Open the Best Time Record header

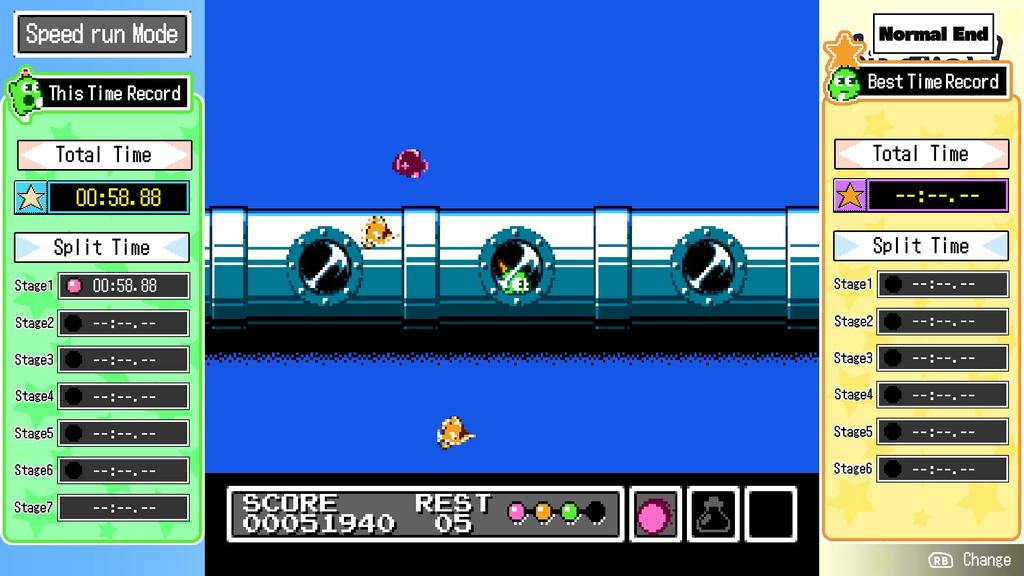932,82
